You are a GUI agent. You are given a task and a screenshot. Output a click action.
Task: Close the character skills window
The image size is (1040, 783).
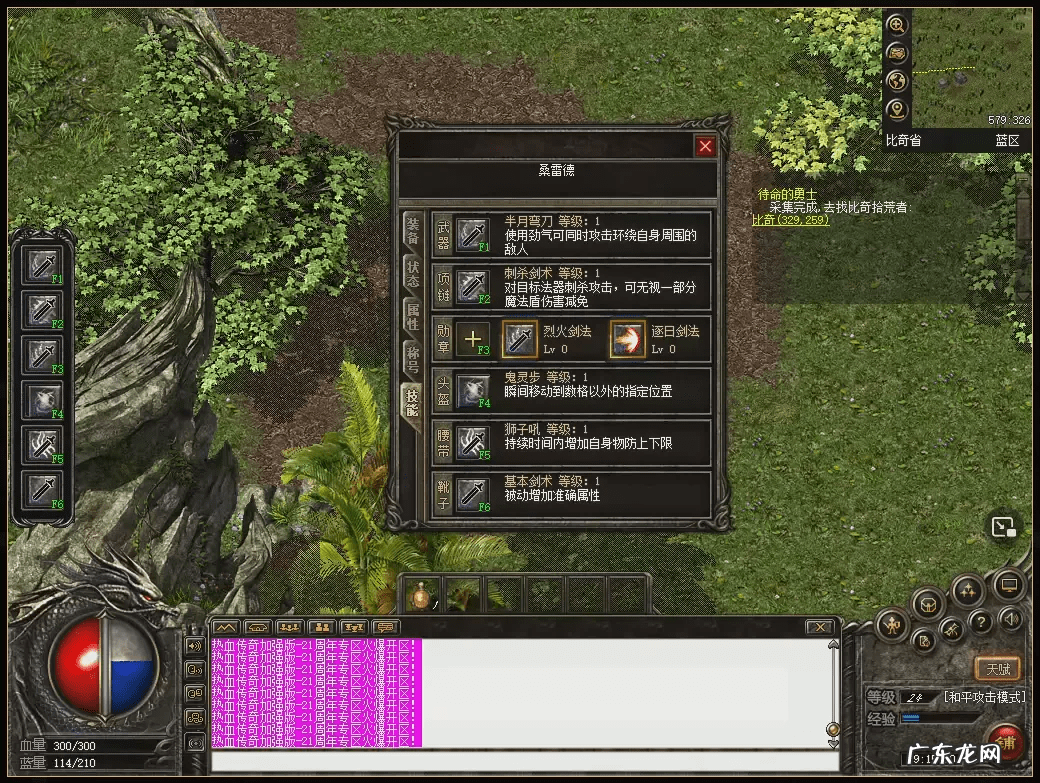point(706,146)
